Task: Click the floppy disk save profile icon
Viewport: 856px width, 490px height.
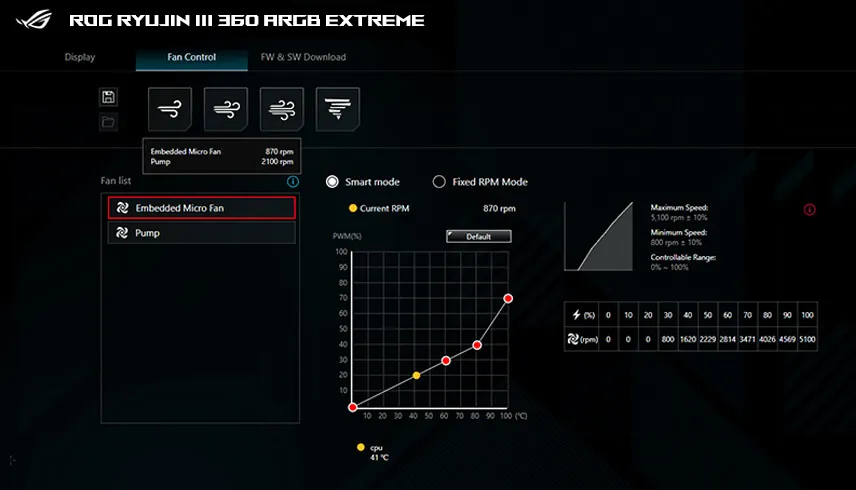Action: 109,96
